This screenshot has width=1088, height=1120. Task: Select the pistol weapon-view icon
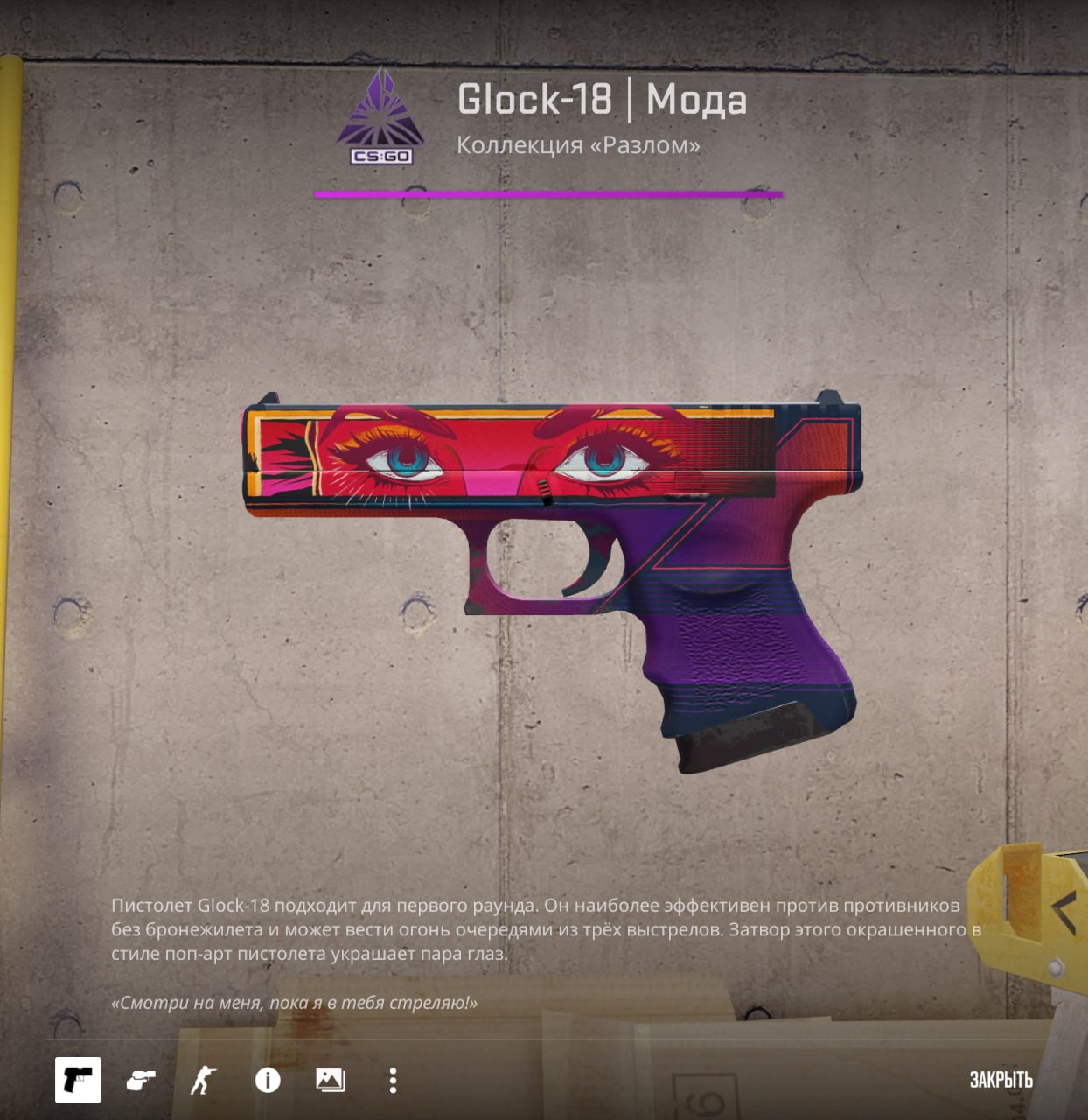(78, 1080)
